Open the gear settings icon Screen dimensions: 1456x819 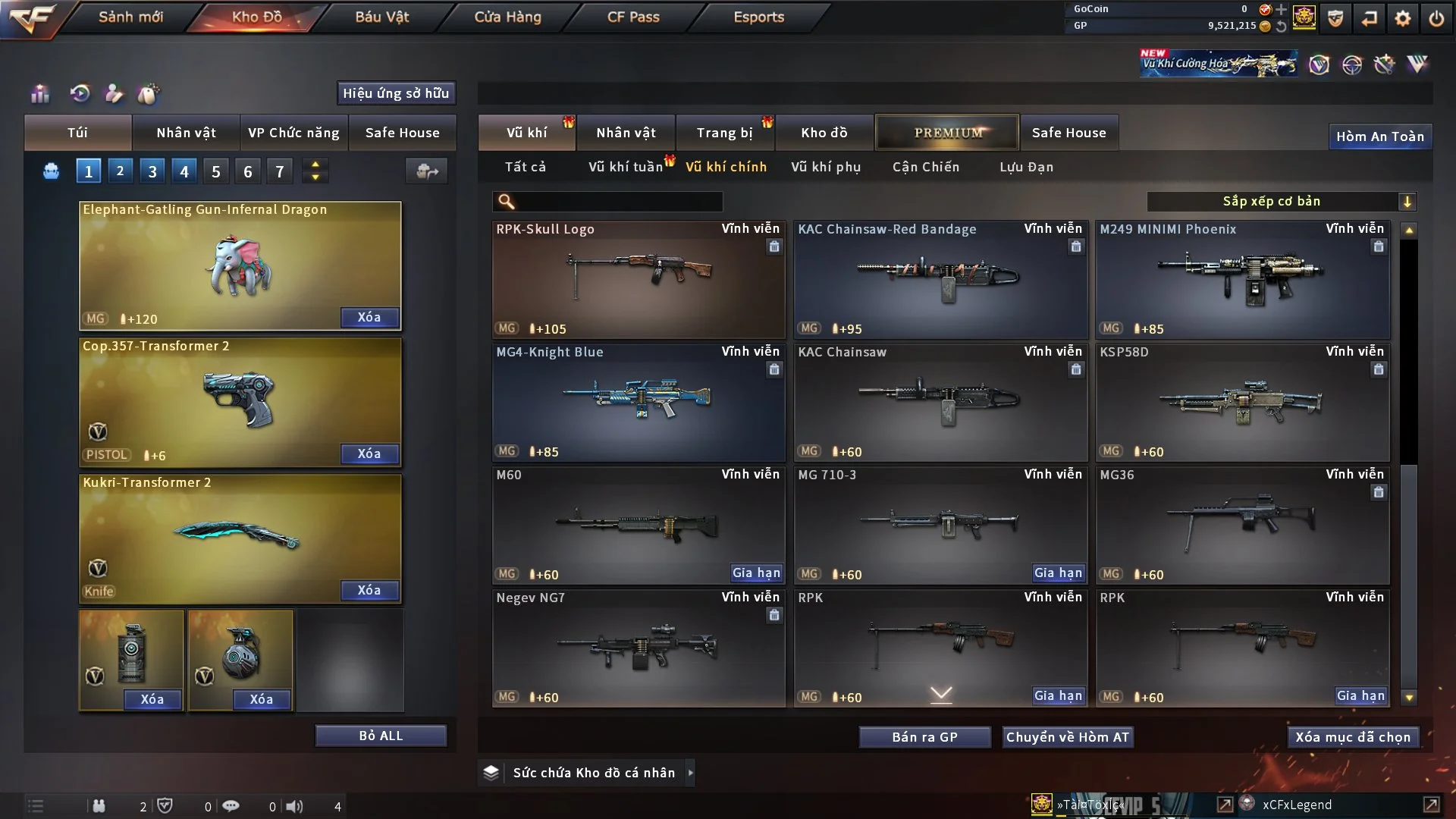click(x=1402, y=18)
